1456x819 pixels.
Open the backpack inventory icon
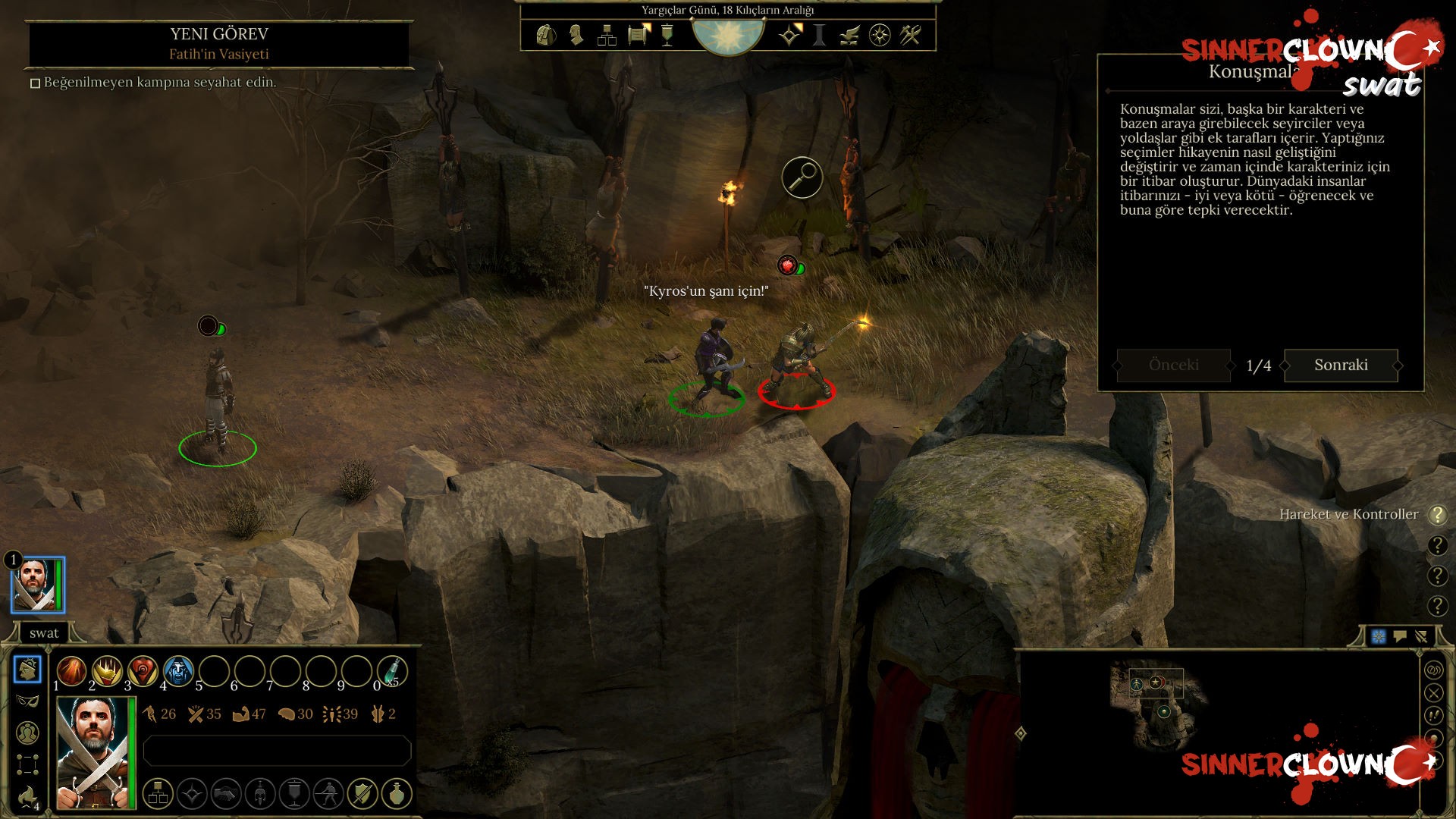(545, 35)
